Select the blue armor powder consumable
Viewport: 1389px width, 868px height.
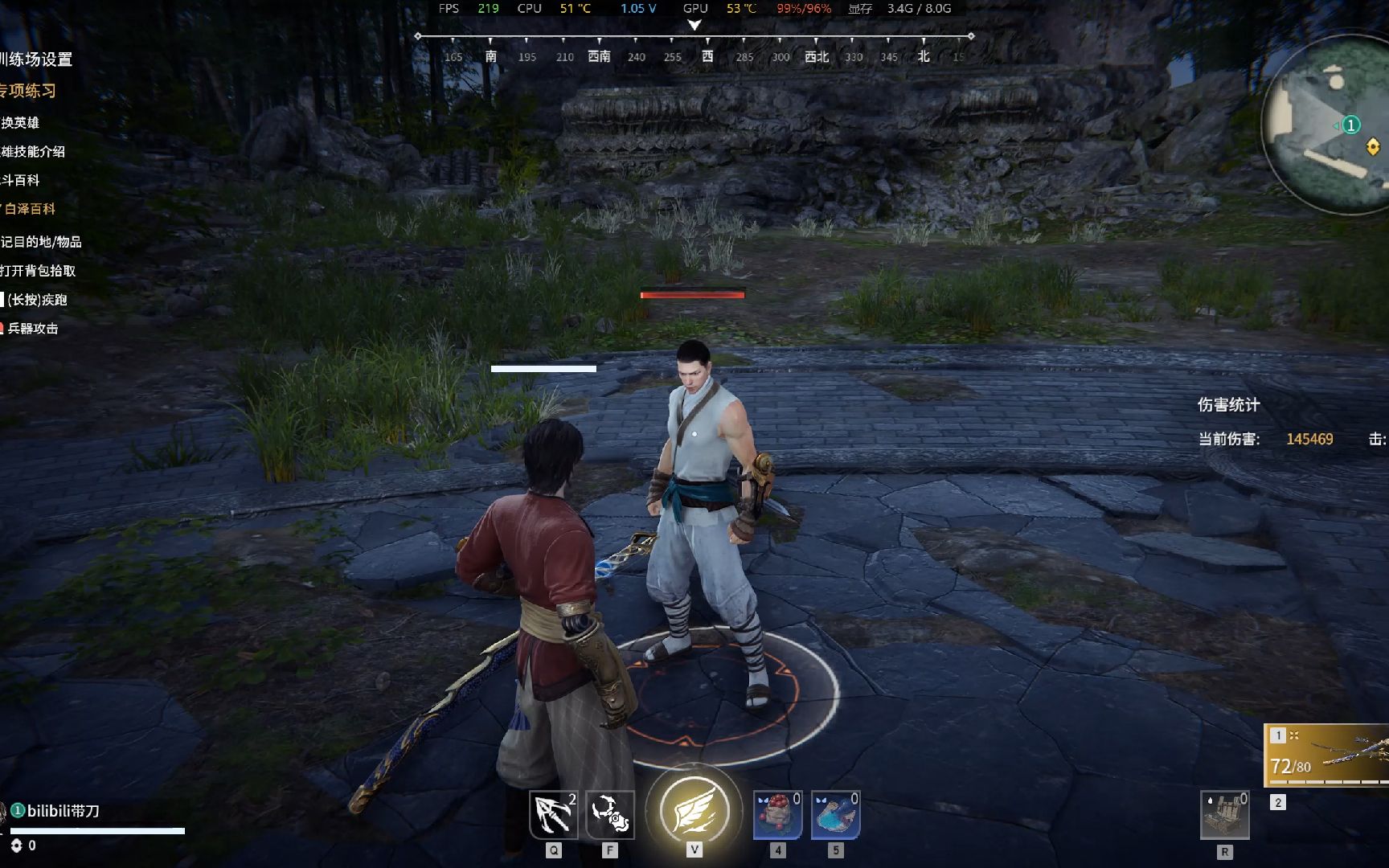[x=835, y=815]
